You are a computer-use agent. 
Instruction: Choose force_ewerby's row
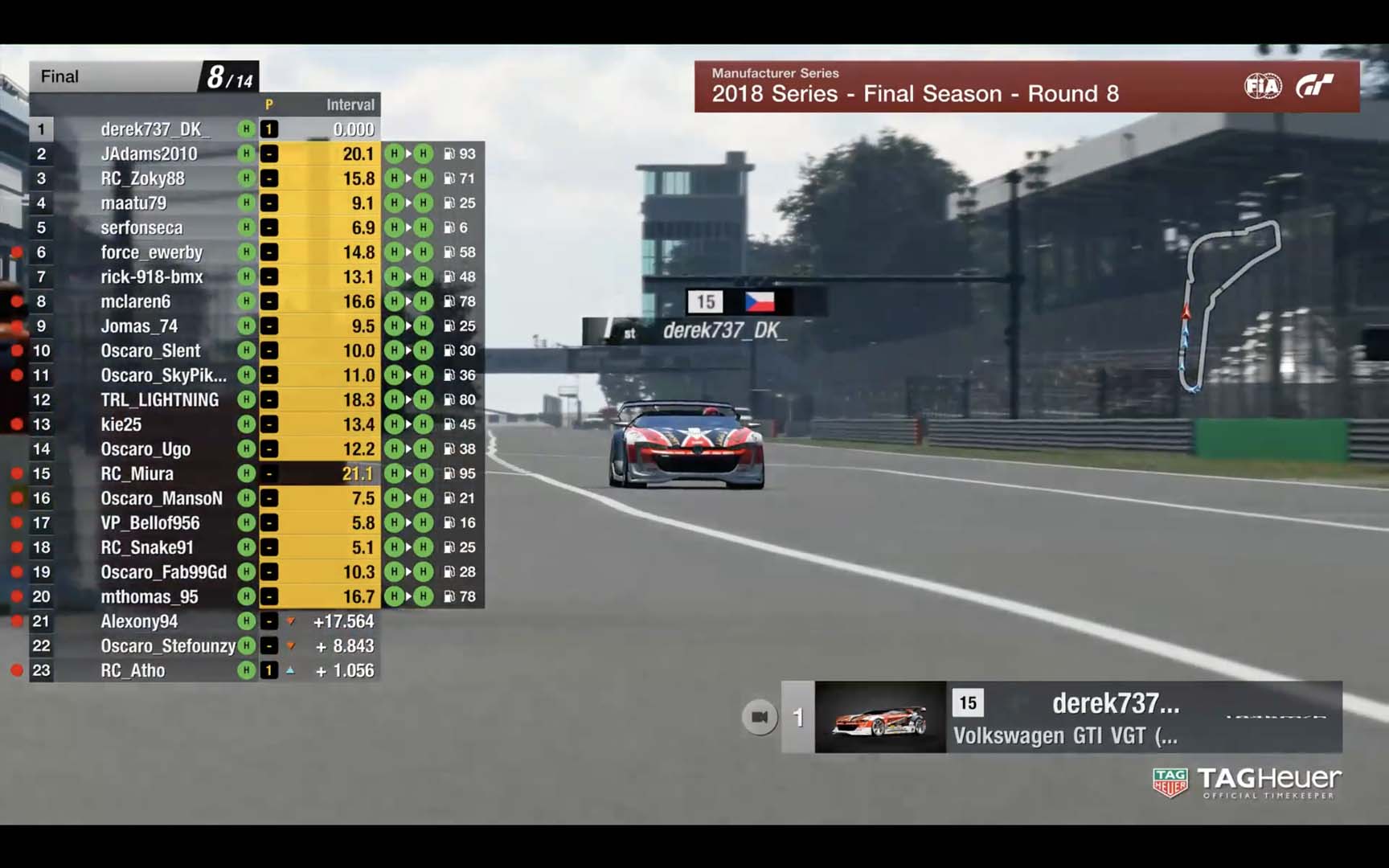[151, 252]
